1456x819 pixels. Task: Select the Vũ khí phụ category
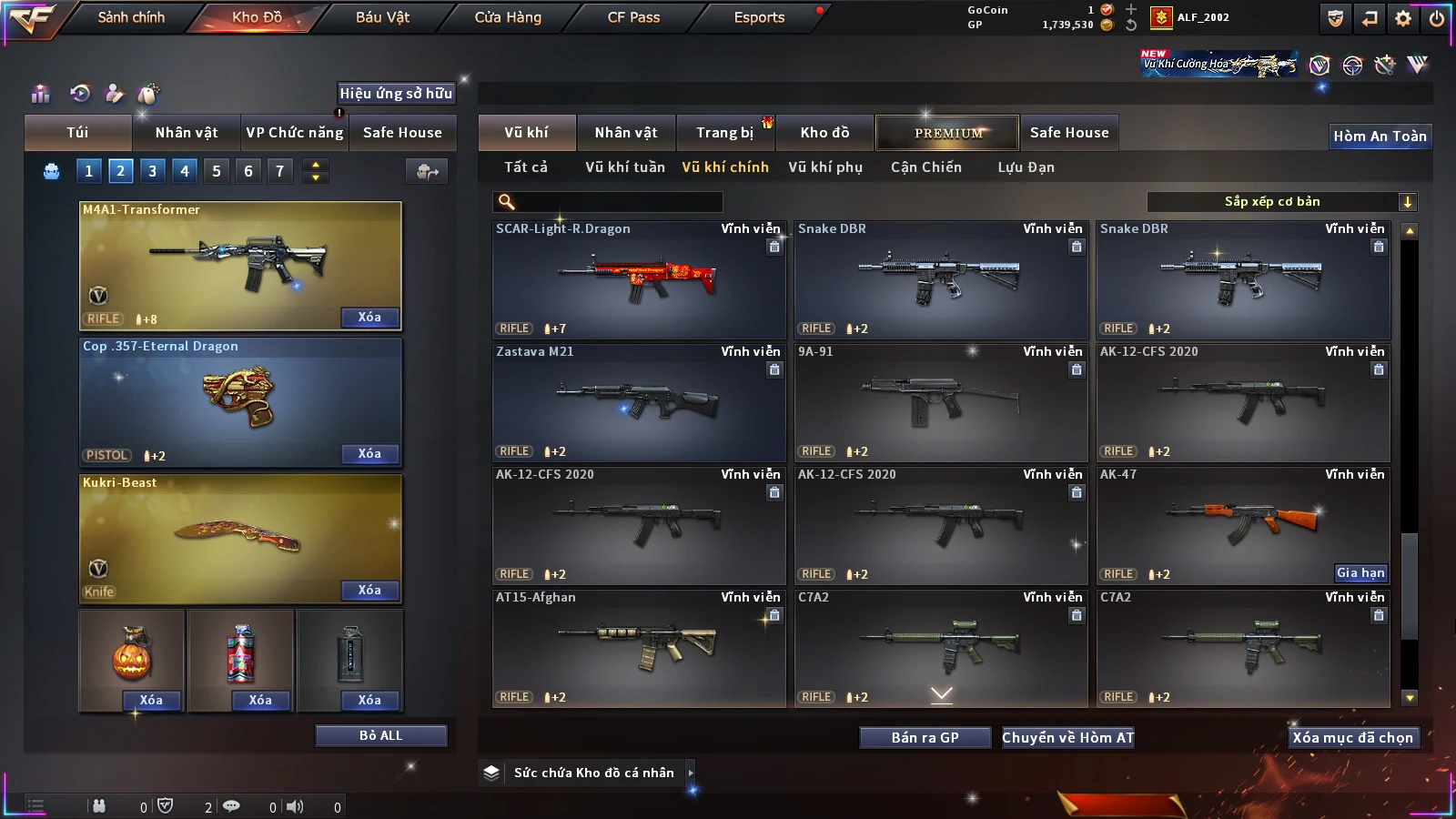(824, 167)
